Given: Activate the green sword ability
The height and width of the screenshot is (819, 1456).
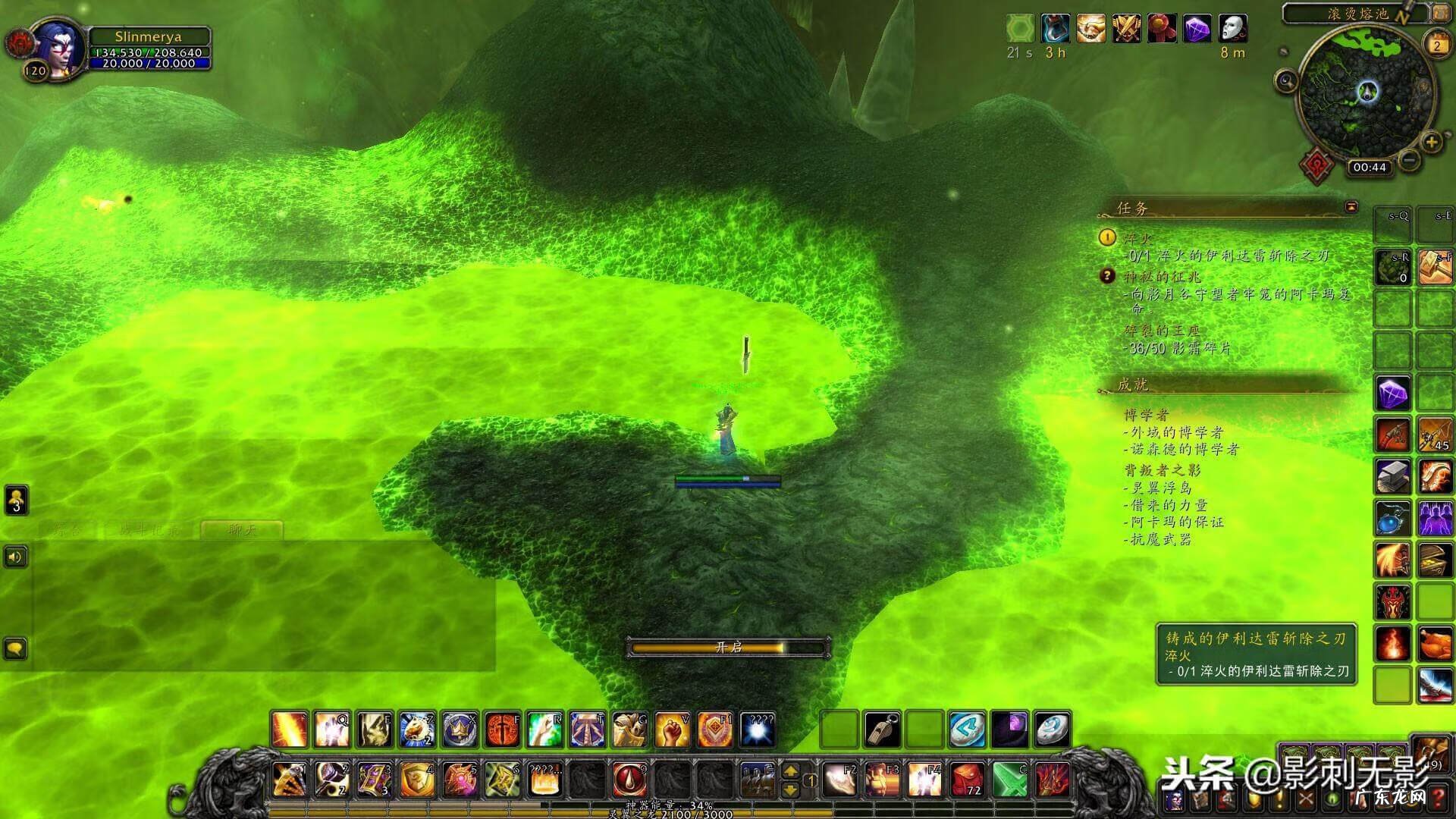Looking at the screenshot, I should pos(1009,780).
